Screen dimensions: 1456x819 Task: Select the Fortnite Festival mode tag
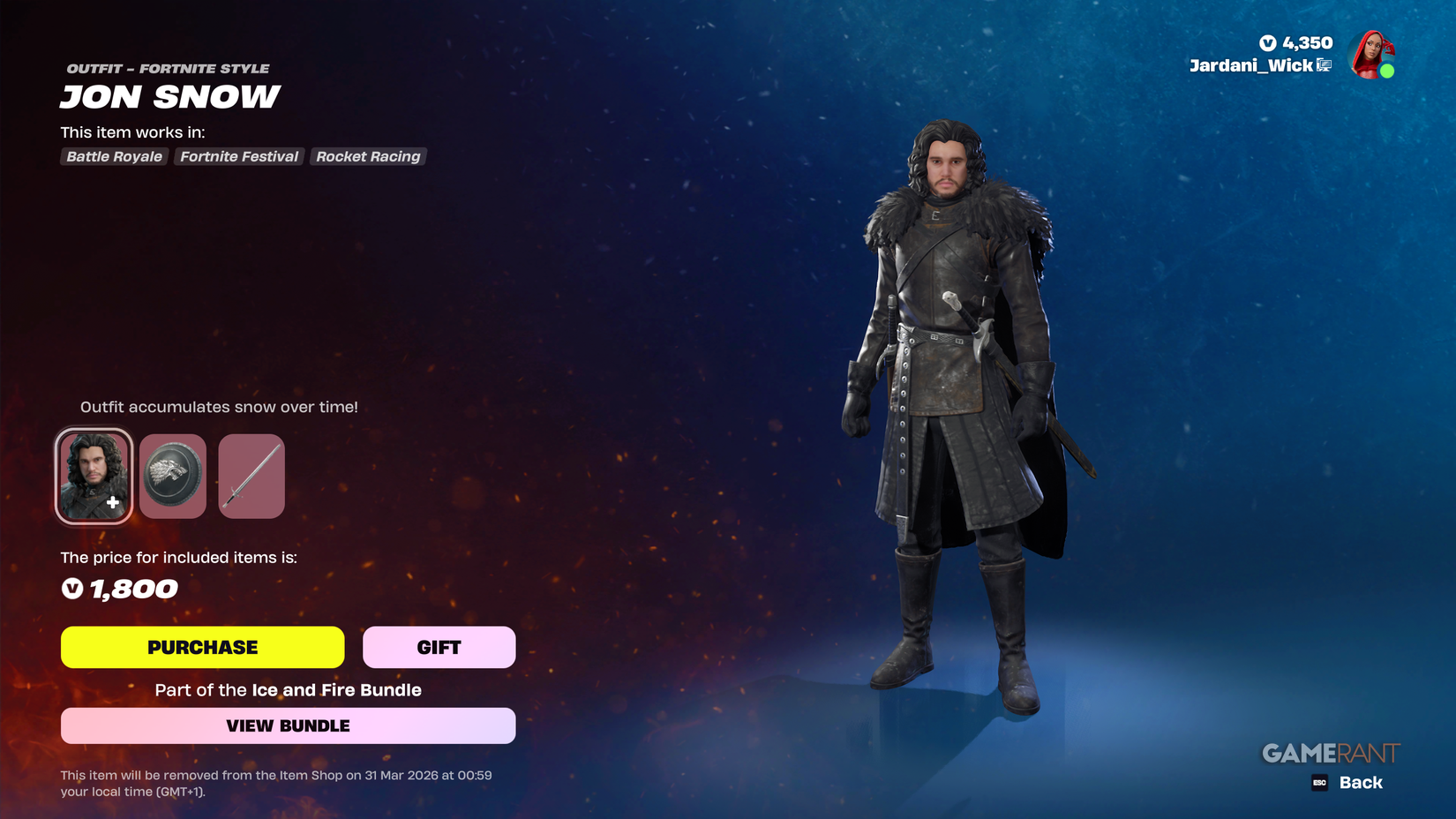tap(238, 156)
